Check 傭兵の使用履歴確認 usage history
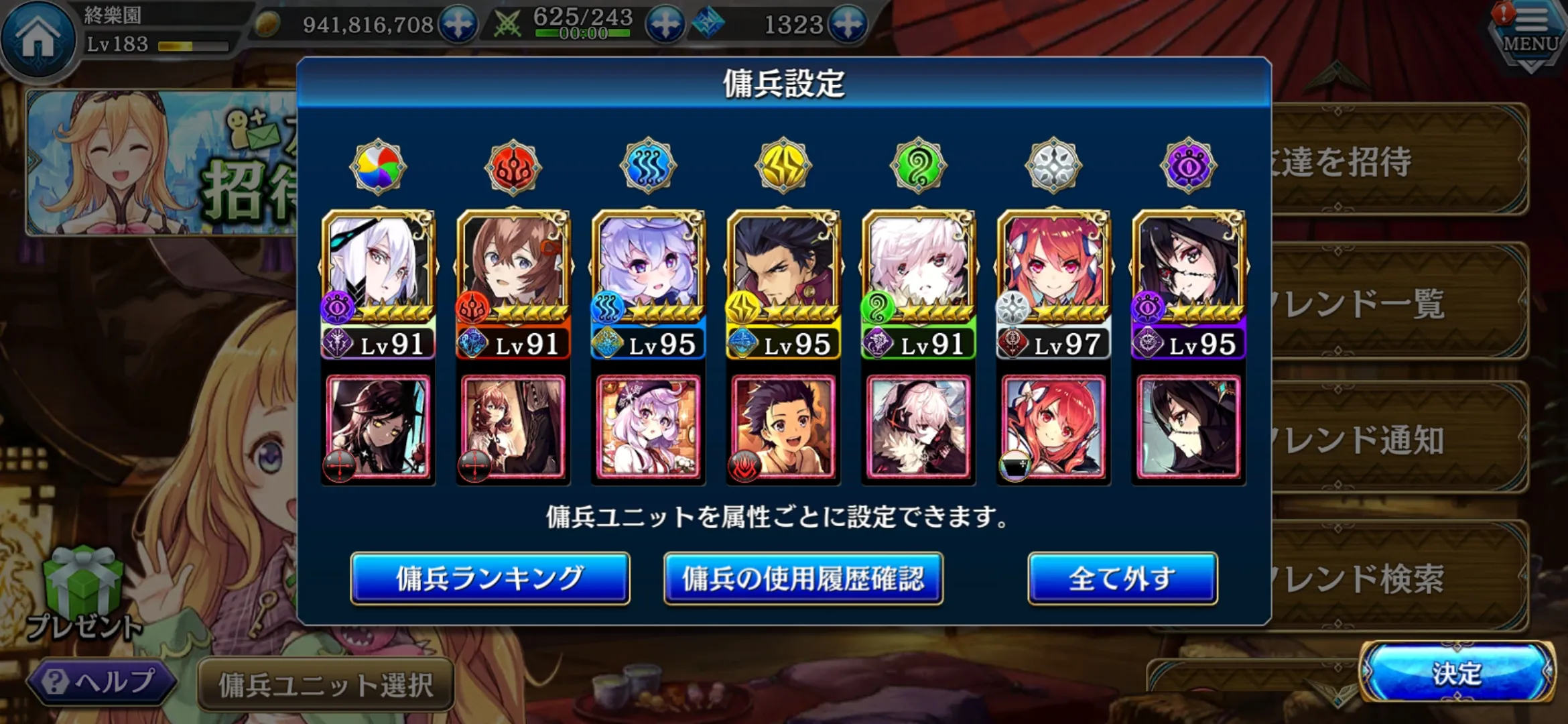 click(x=803, y=578)
